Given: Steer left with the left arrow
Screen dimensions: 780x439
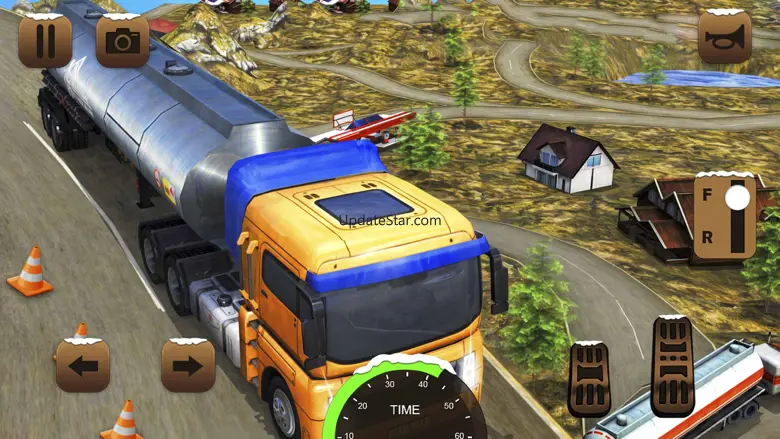Looking at the screenshot, I should click(82, 365).
